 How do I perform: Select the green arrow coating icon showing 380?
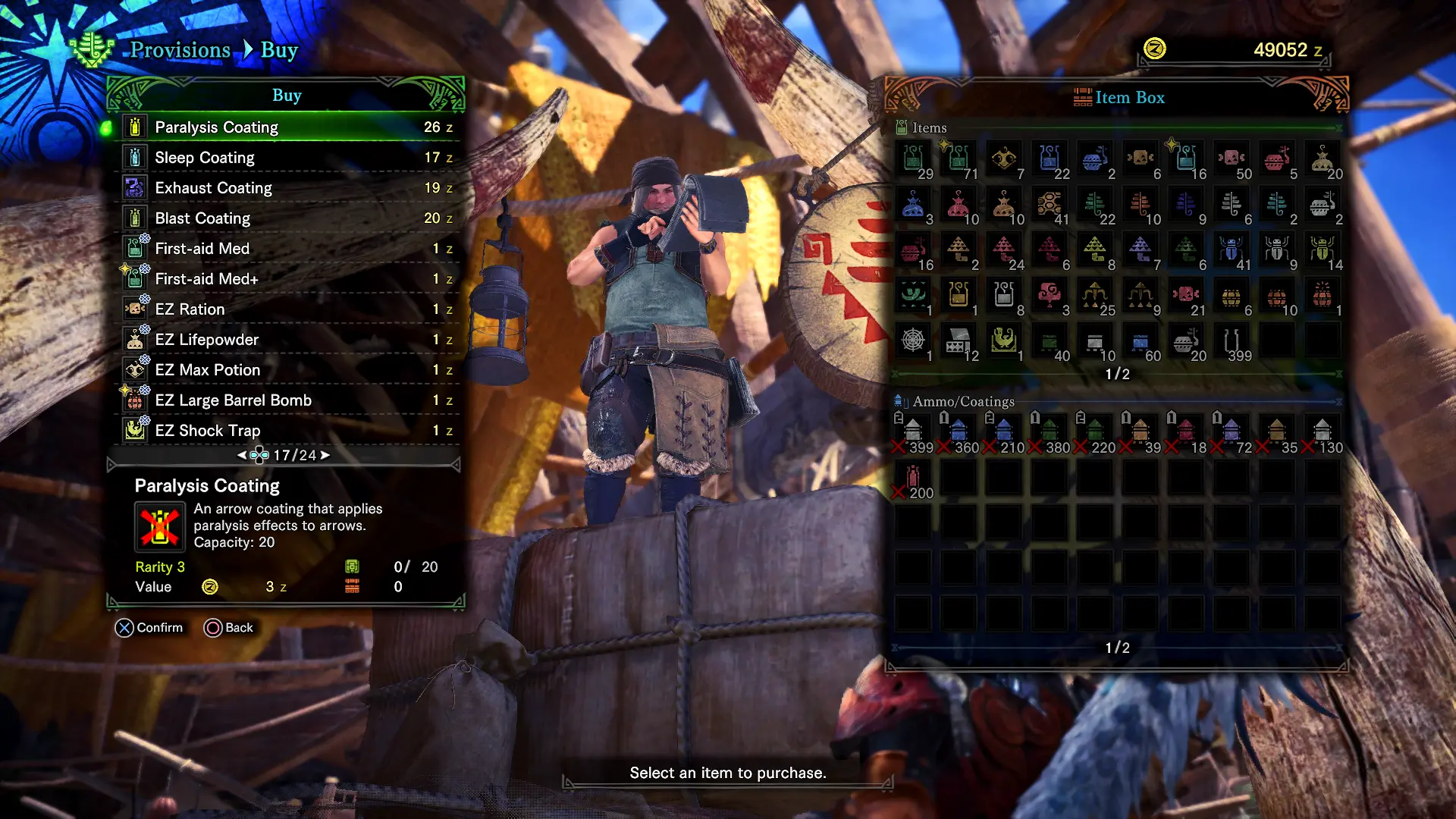(1049, 429)
